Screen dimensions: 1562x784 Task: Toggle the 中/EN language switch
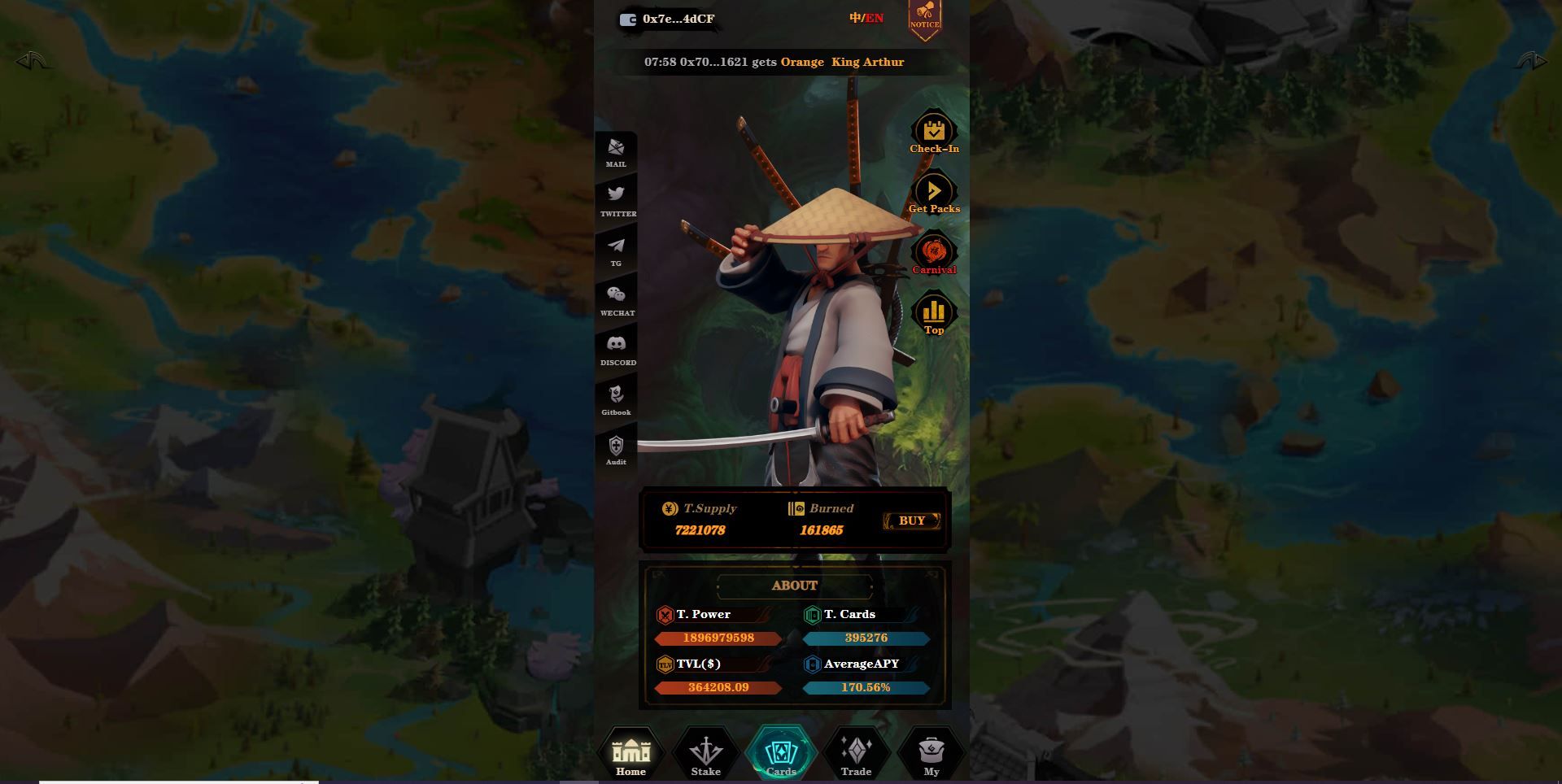click(x=866, y=18)
